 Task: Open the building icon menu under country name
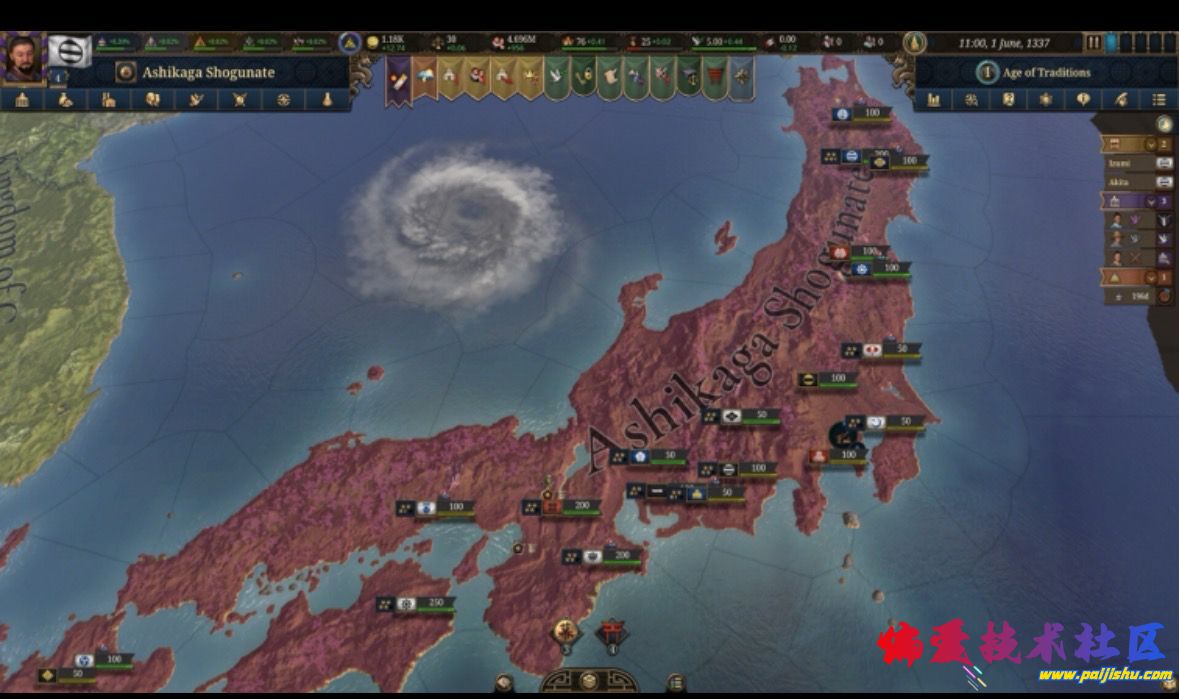(x=22, y=100)
